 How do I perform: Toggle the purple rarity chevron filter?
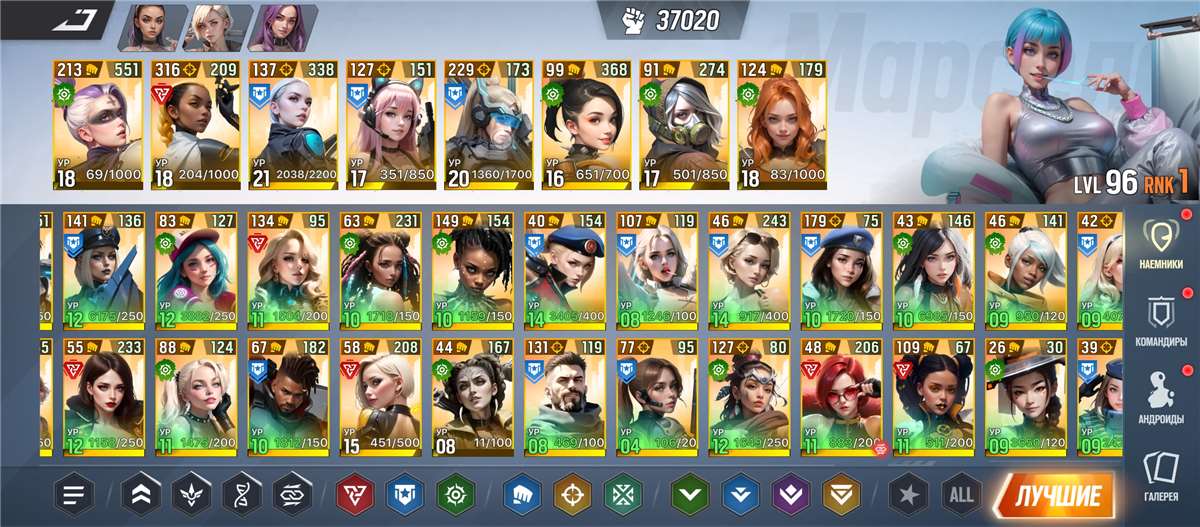coord(789,495)
